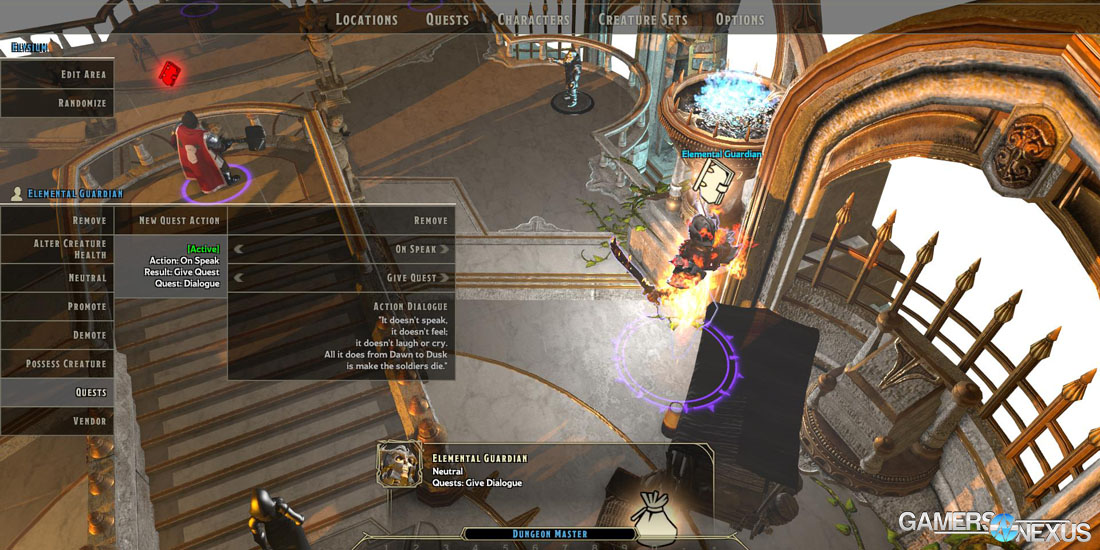Cycle On Speak trigger to next option
The width and height of the screenshot is (1100, 550).
pyautogui.click(x=445, y=249)
